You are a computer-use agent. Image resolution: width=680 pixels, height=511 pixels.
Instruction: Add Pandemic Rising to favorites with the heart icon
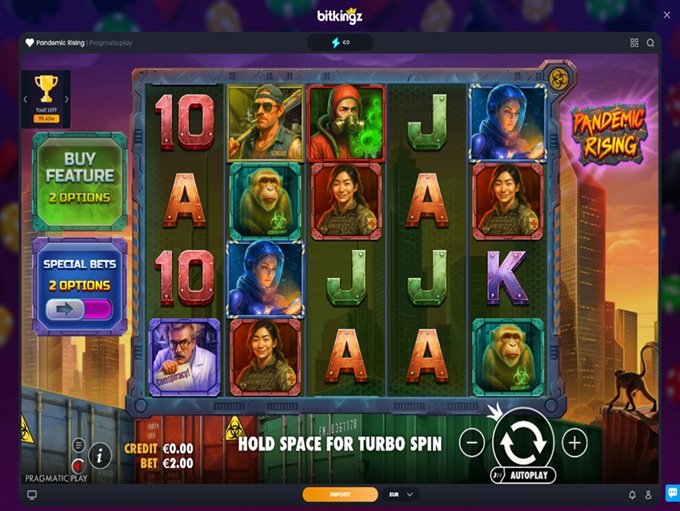pos(29,43)
